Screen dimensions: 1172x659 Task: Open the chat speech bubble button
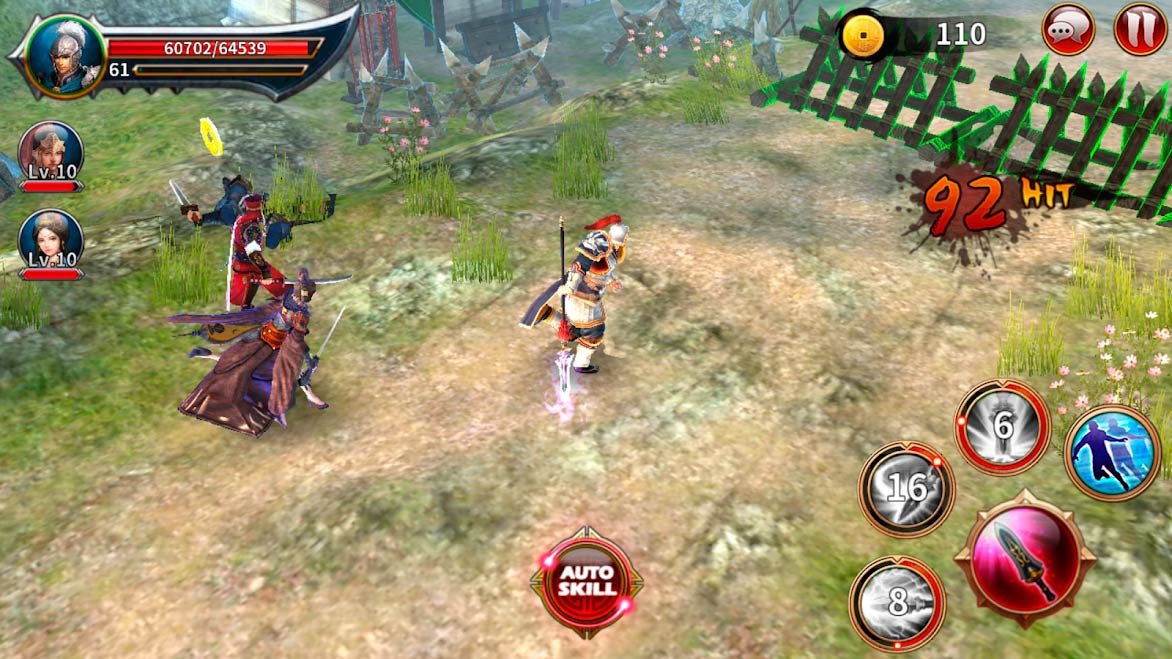pyautogui.click(x=1068, y=29)
